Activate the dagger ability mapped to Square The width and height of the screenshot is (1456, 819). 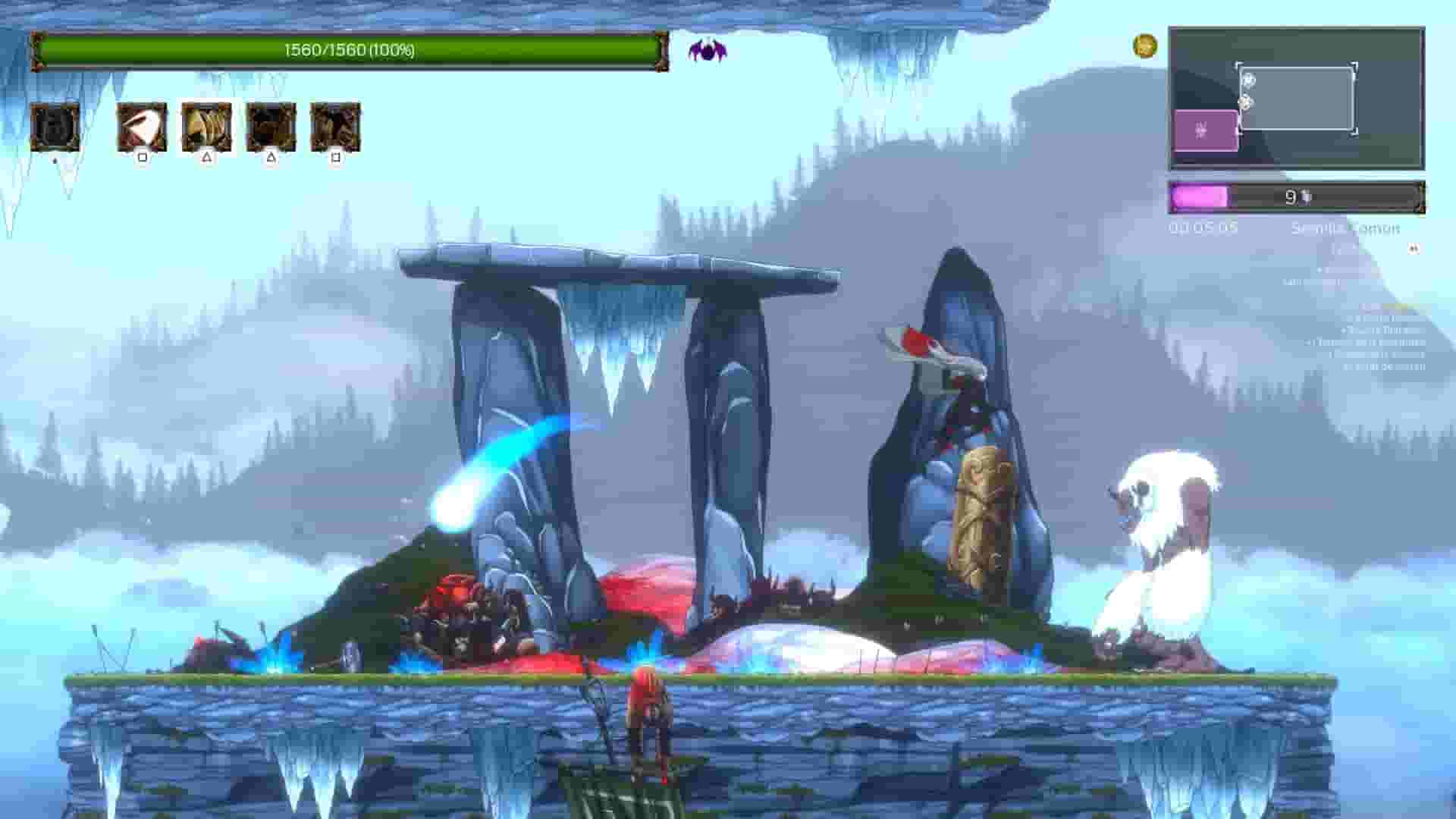tap(143, 128)
